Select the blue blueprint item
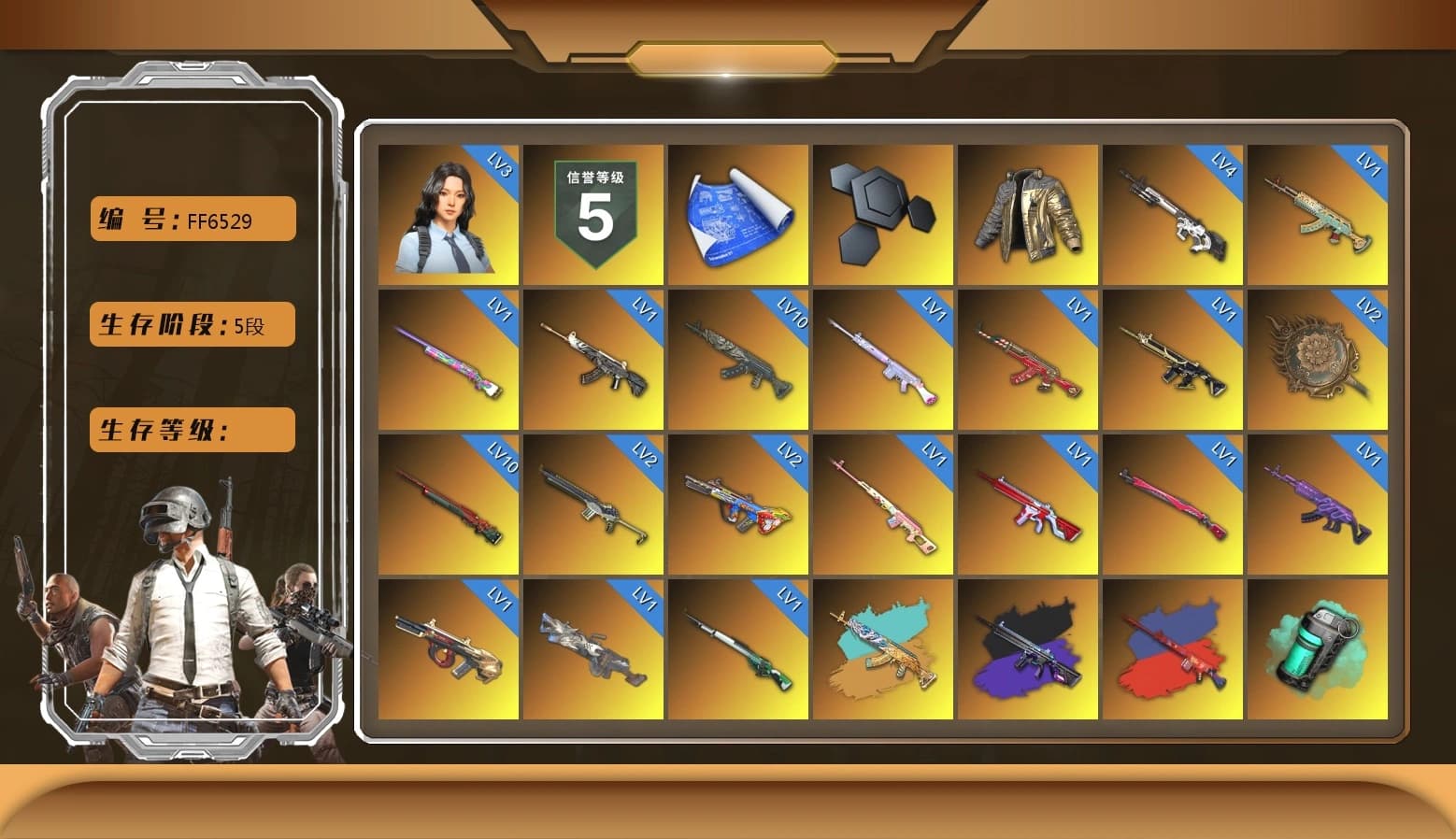This screenshot has width=1456, height=839. point(738,213)
